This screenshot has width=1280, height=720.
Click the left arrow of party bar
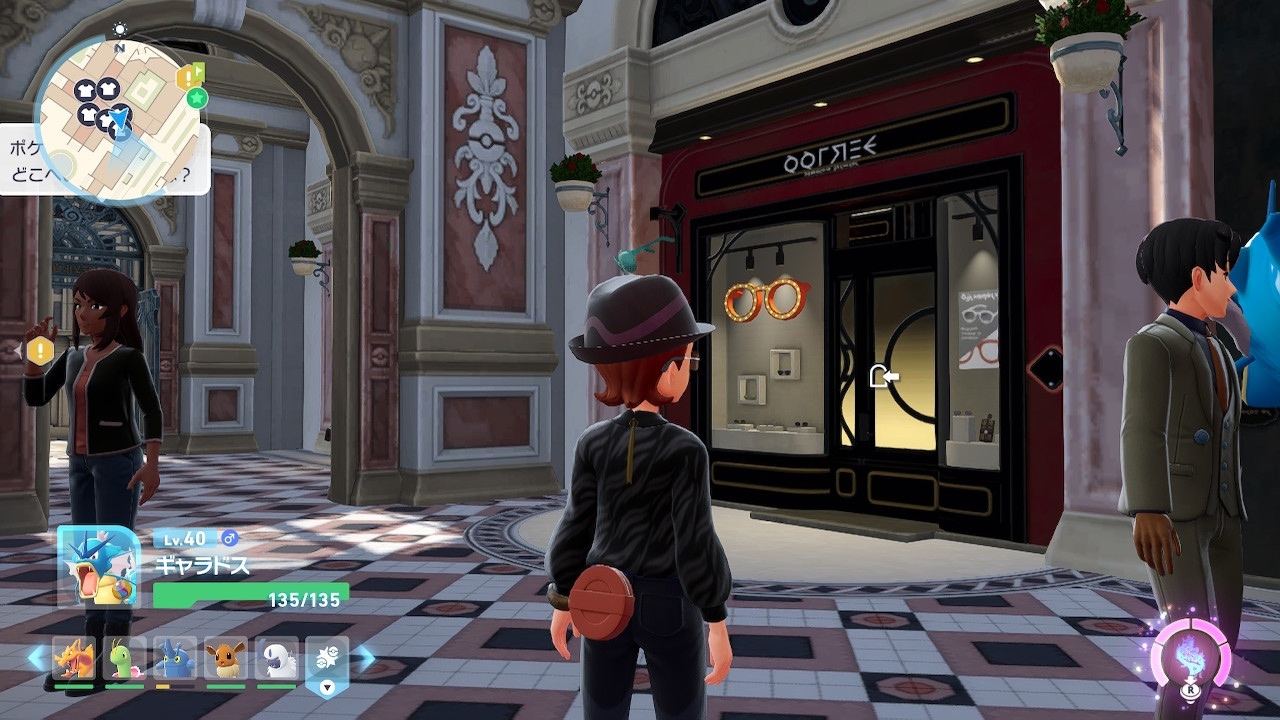pyautogui.click(x=36, y=658)
